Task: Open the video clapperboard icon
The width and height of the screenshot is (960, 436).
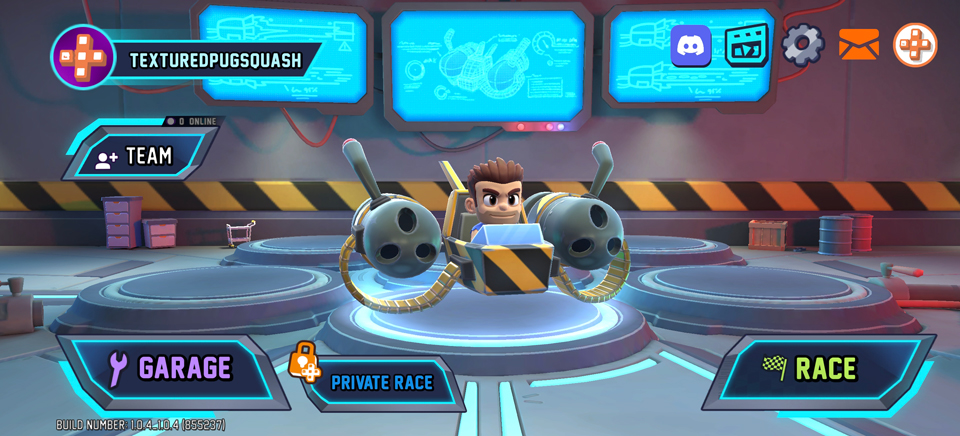Action: (x=746, y=45)
